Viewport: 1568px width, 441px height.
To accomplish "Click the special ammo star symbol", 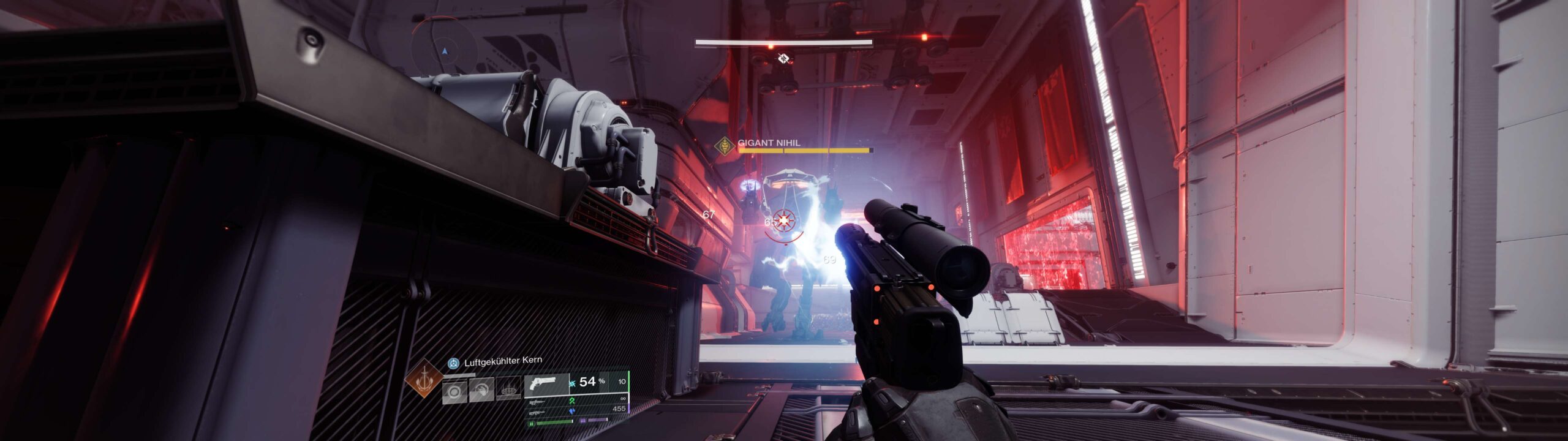I will pos(571,383).
